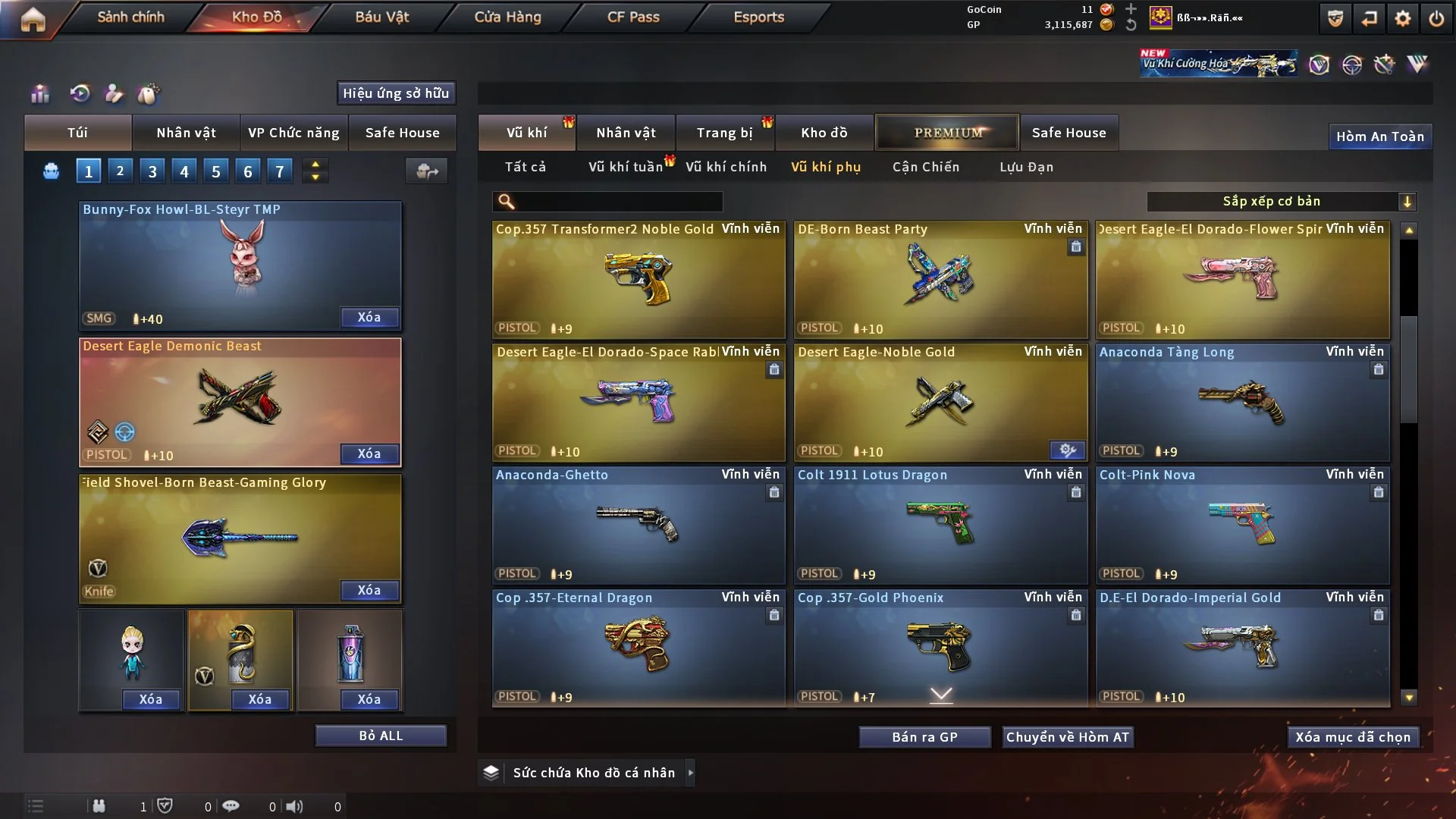Filter by Cận Chiến melee weapons

tap(925, 167)
